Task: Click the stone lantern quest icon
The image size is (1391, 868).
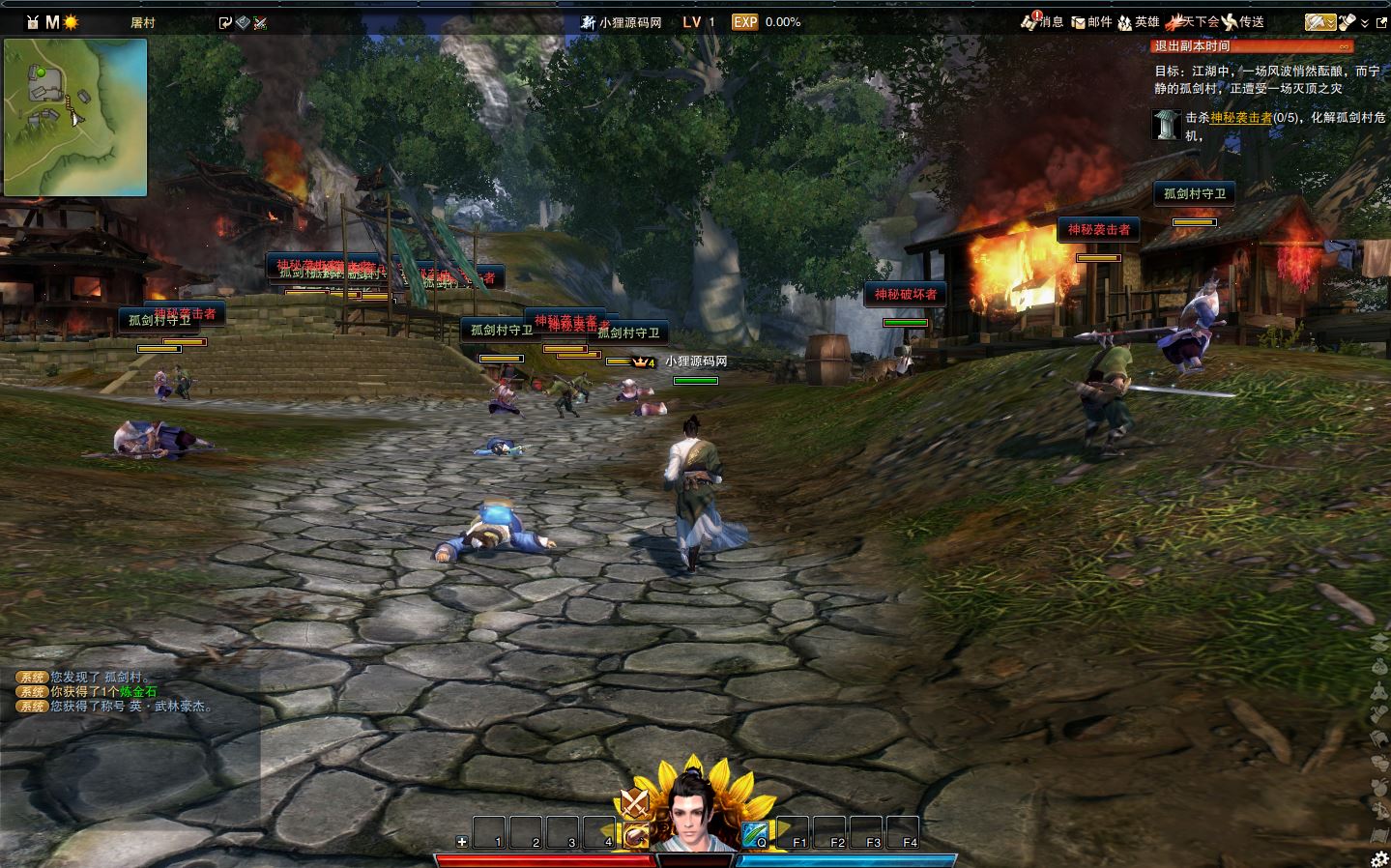Action: (x=1166, y=125)
